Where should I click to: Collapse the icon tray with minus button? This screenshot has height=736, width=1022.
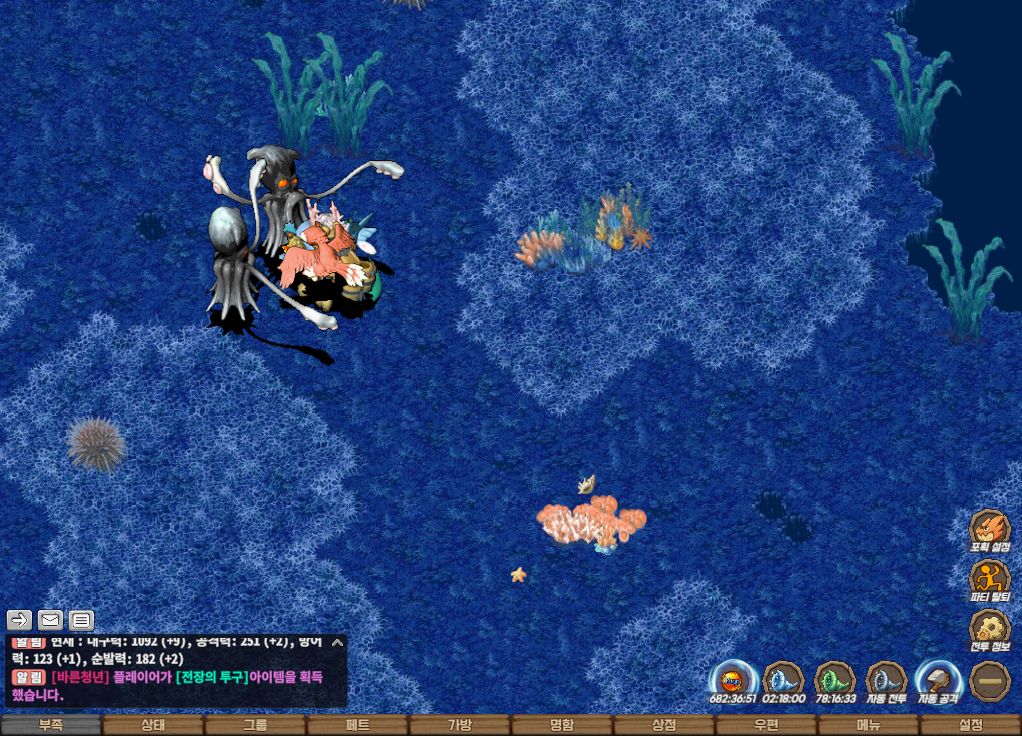tap(989, 680)
